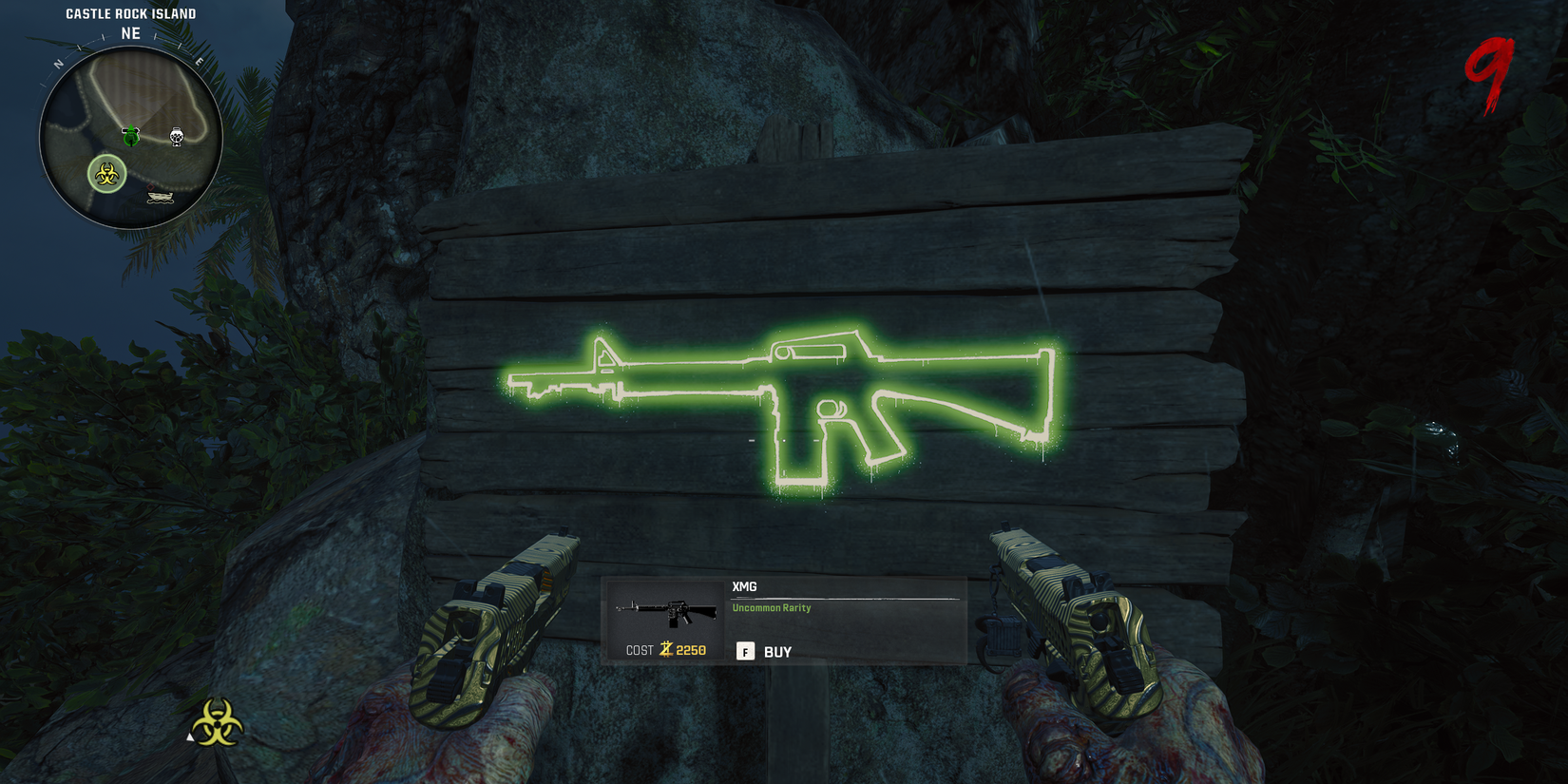The image size is (1568, 784).
Task: Select the biohazard marker on the minimap
Action: pos(106,175)
